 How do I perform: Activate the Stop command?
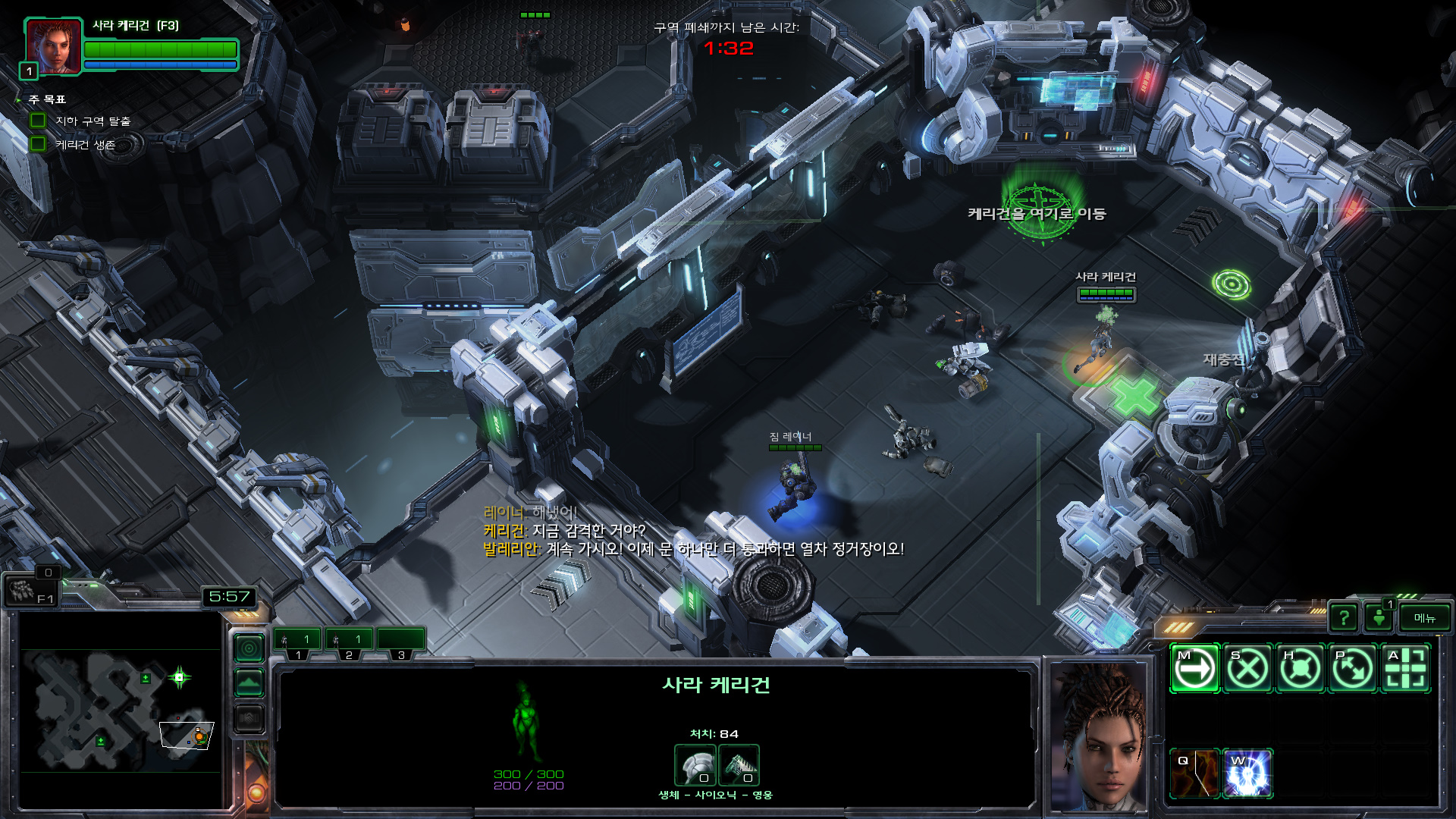1247,669
